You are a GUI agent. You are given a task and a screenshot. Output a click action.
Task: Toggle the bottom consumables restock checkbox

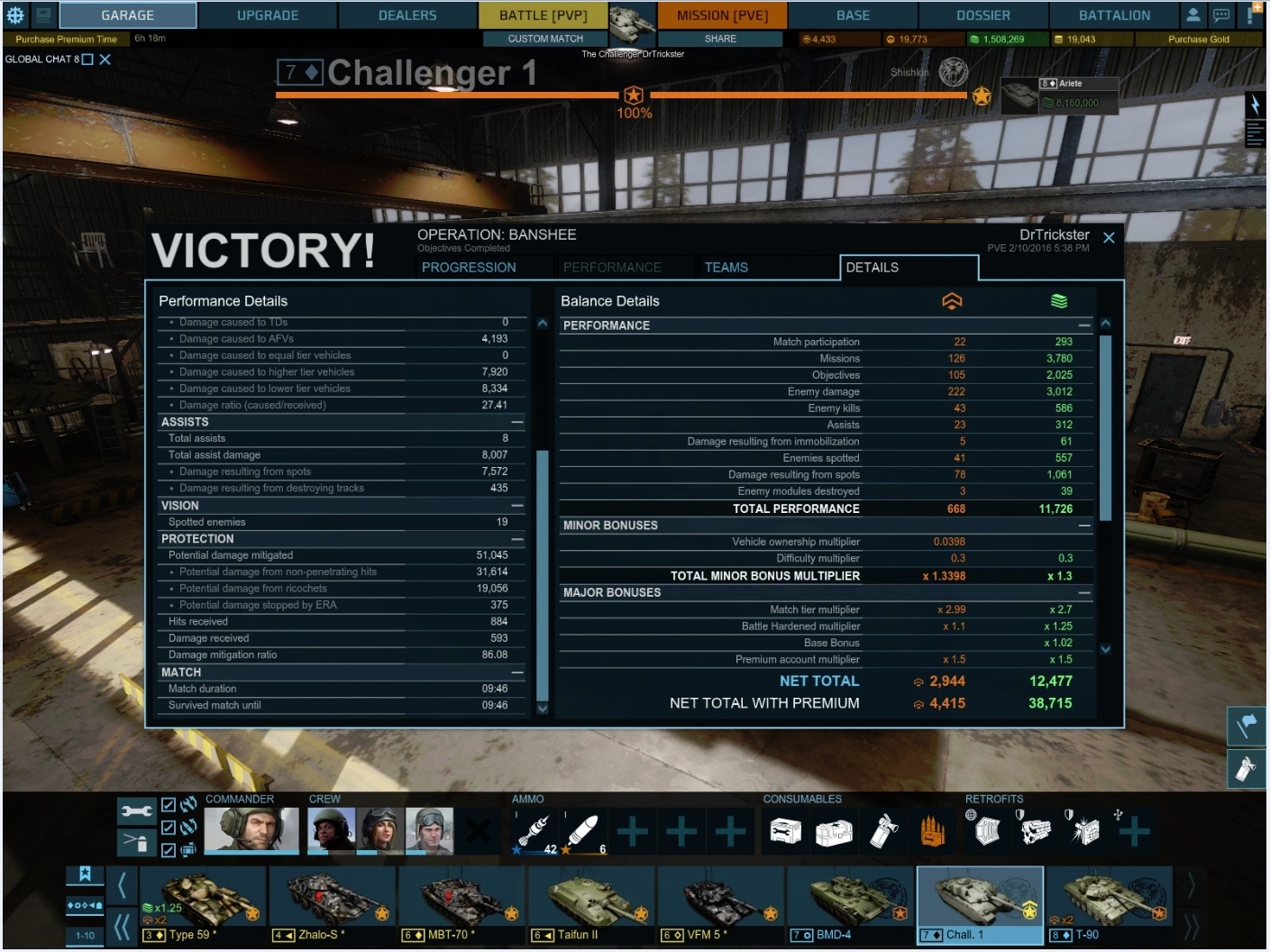point(167,849)
